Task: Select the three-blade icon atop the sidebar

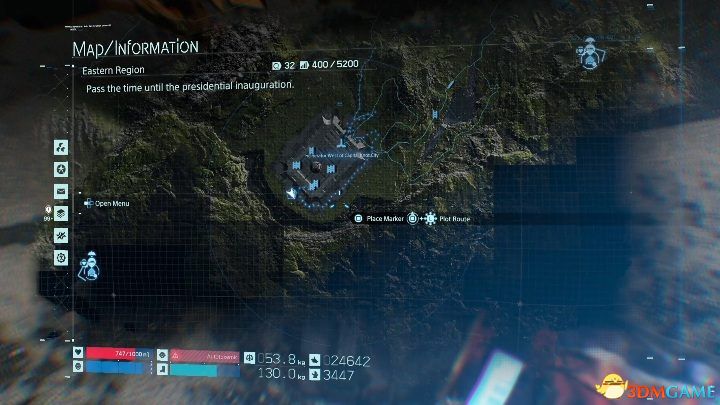Action: pos(61,146)
